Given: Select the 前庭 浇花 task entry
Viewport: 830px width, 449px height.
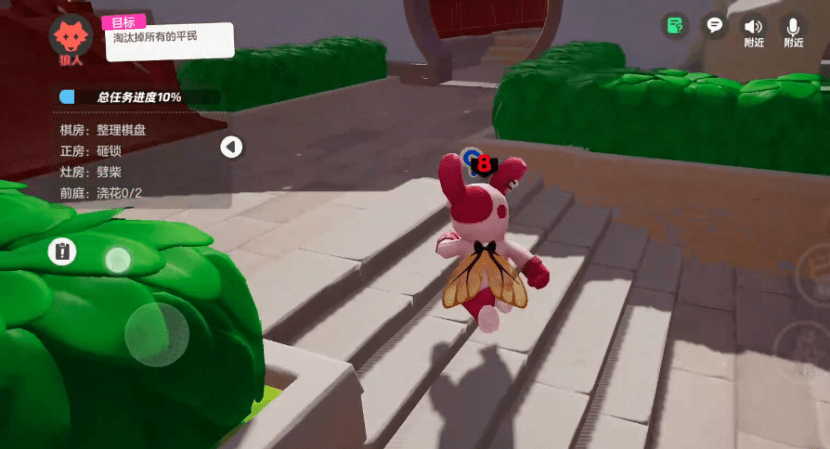Looking at the screenshot, I should pos(100,193).
